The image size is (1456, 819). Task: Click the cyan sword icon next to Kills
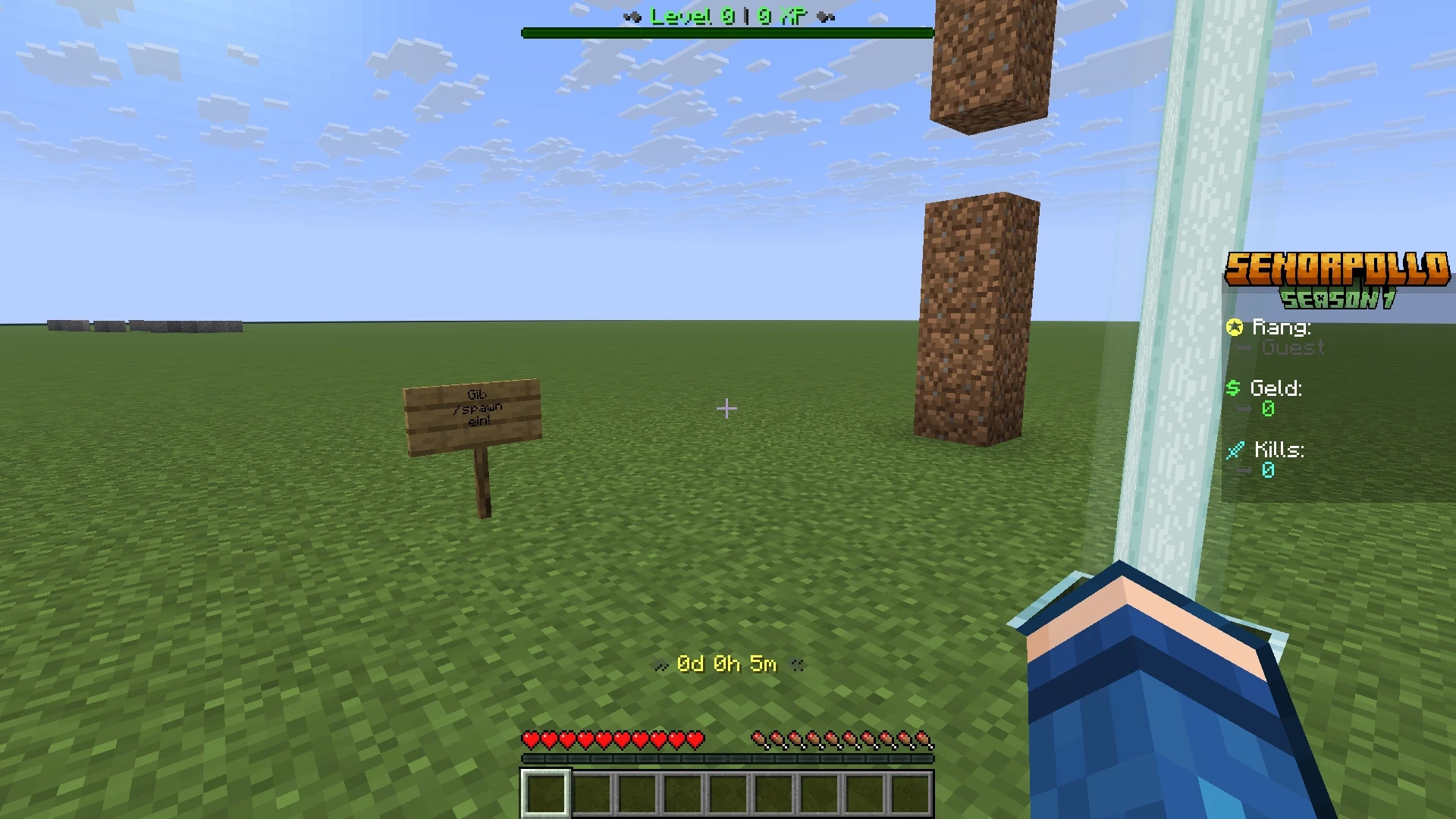click(1235, 450)
